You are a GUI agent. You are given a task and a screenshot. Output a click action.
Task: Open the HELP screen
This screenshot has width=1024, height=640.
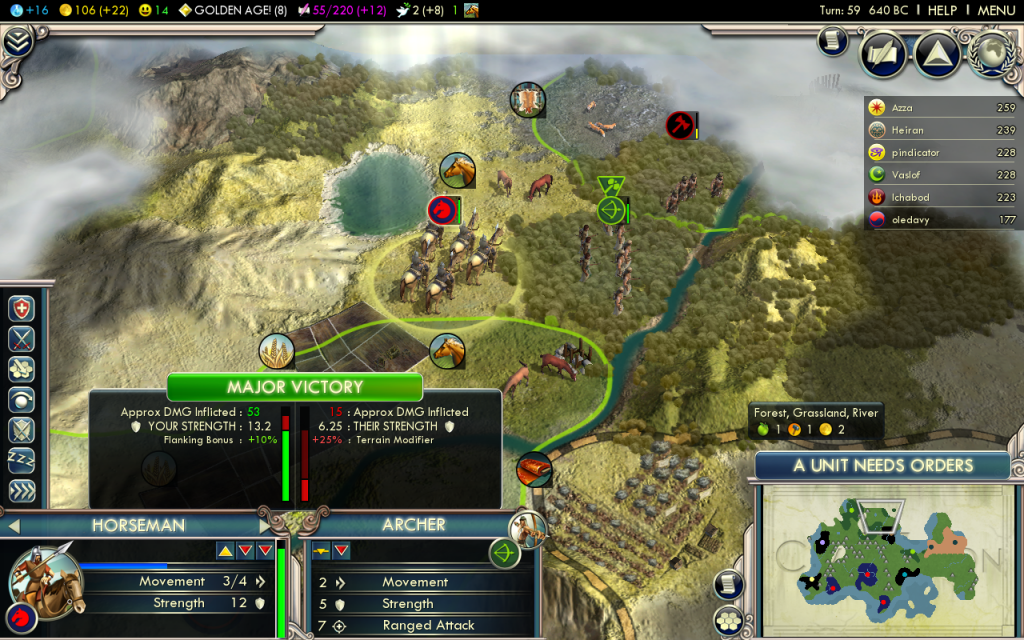(x=942, y=10)
